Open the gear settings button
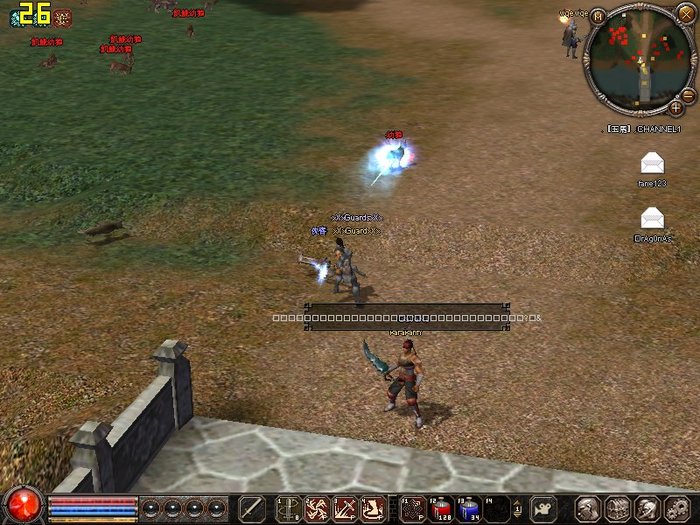700x525 pixels. click(x=676, y=508)
